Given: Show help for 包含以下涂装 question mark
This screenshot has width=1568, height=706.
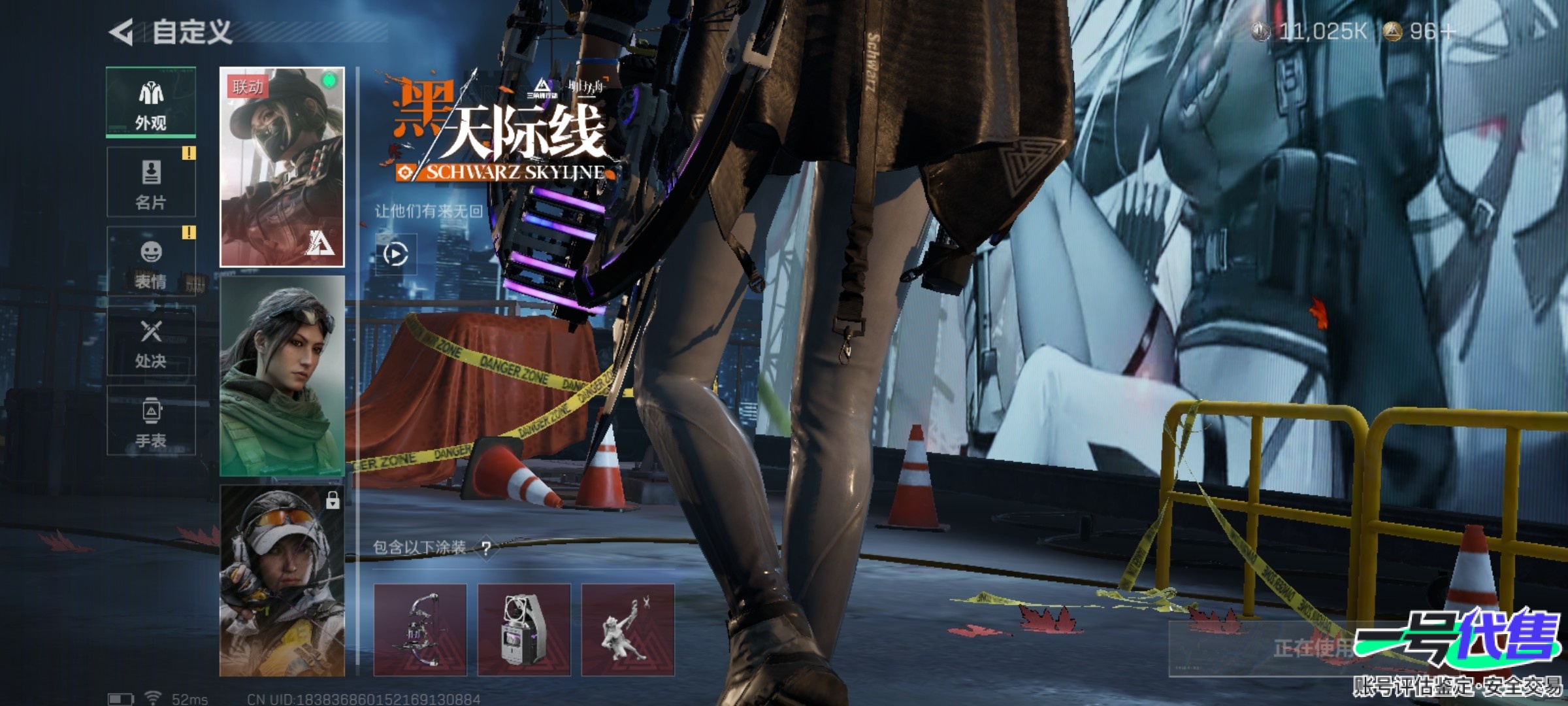Looking at the screenshot, I should pyautogui.click(x=486, y=548).
